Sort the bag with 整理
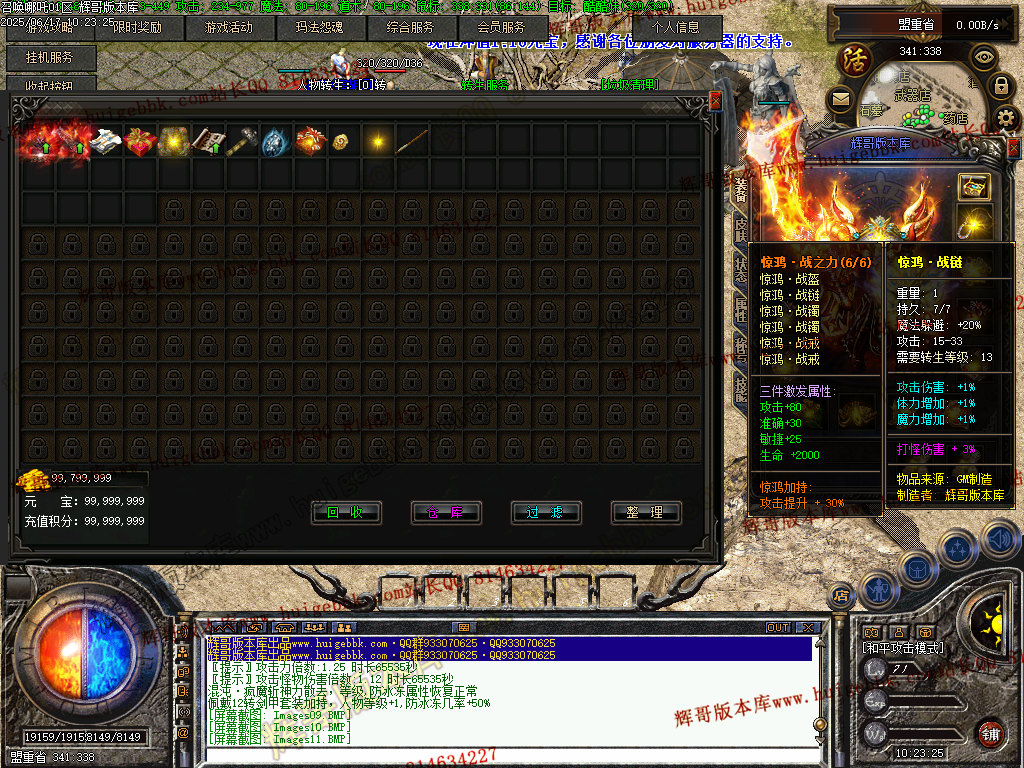 (x=646, y=513)
